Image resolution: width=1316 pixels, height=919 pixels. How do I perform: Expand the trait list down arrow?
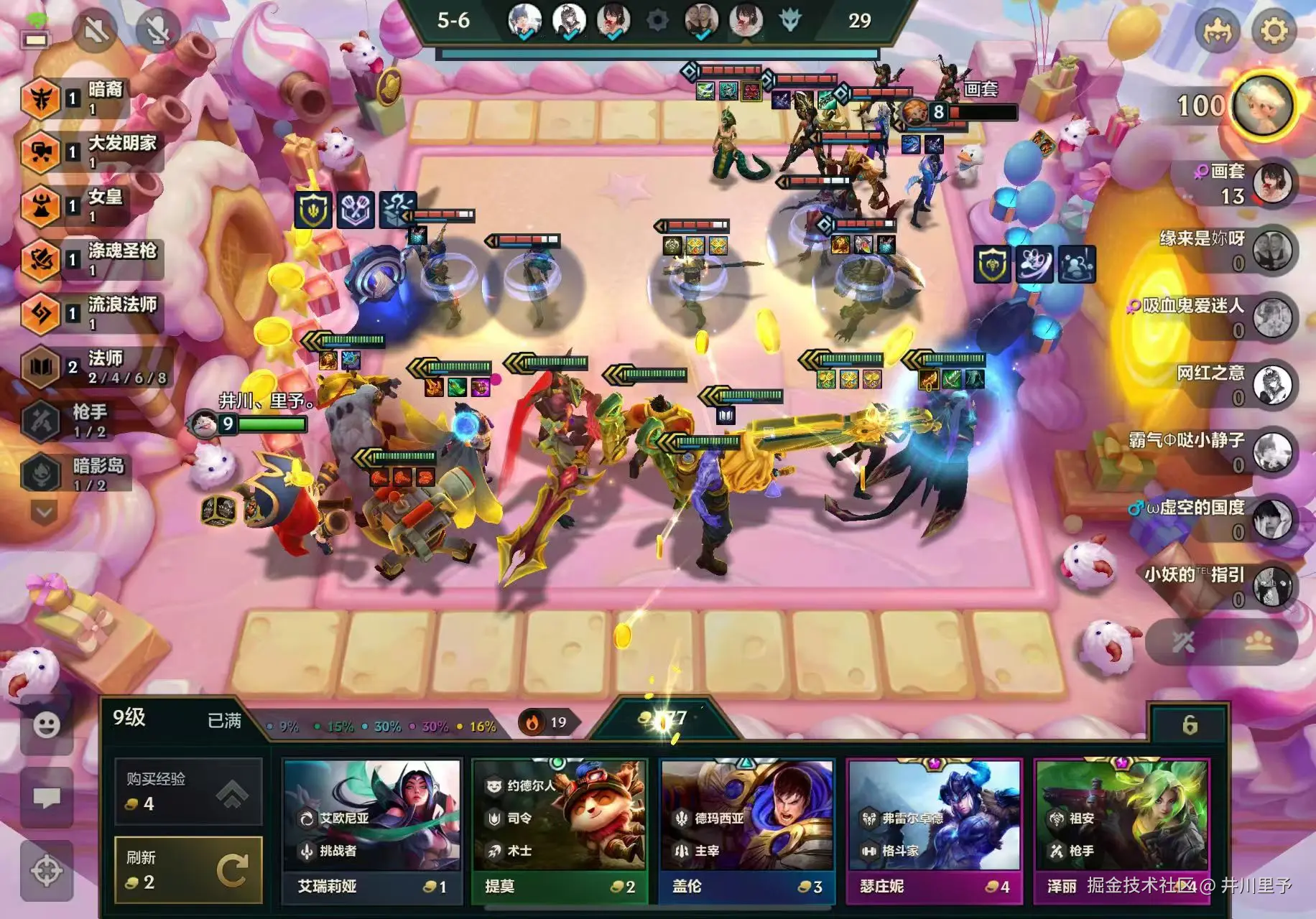[44, 513]
